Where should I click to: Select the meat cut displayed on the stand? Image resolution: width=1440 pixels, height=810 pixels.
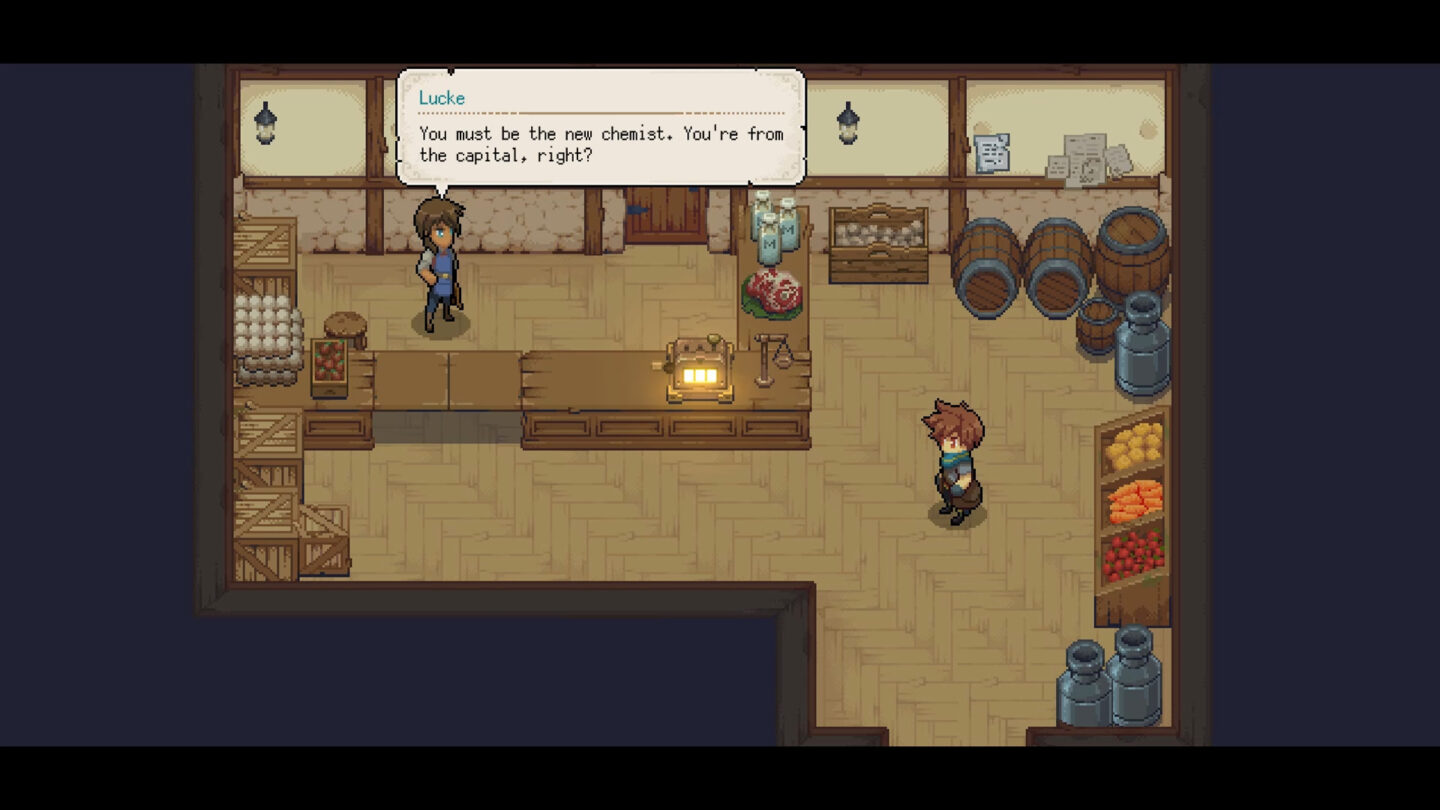pos(773,290)
